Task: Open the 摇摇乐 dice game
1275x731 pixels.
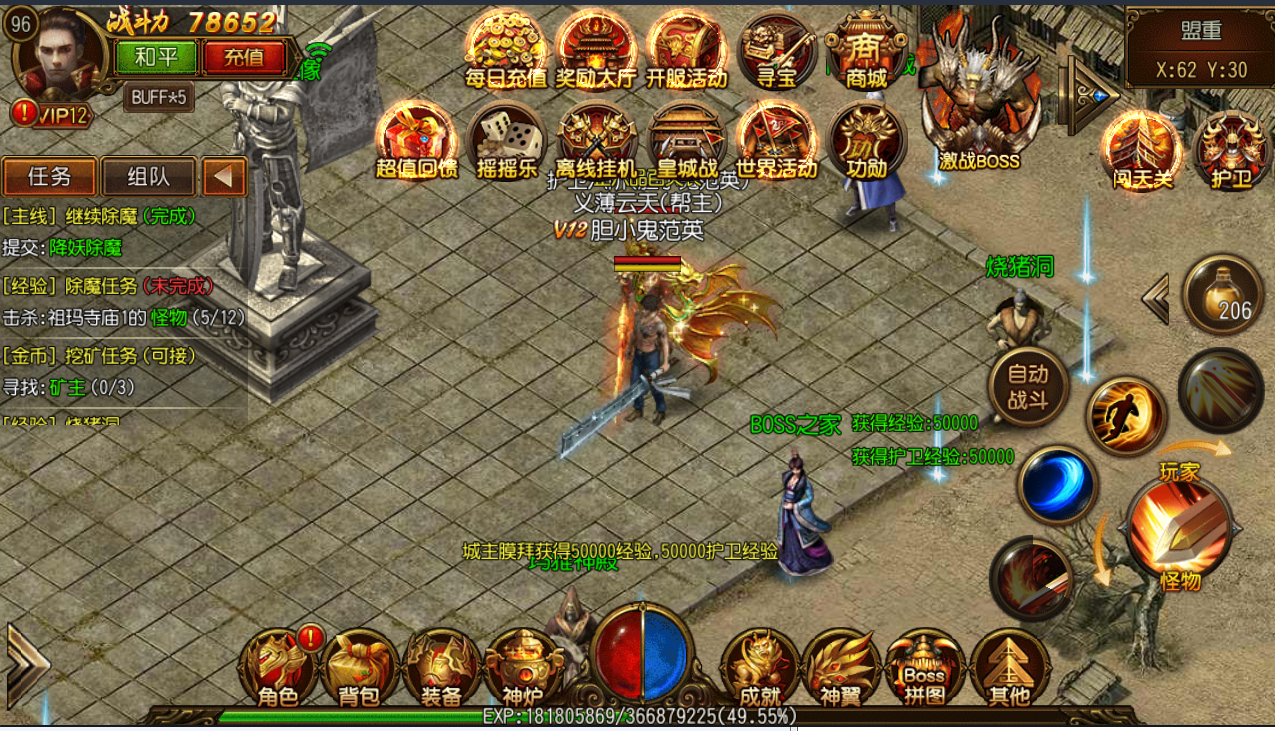Action: (x=506, y=140)
